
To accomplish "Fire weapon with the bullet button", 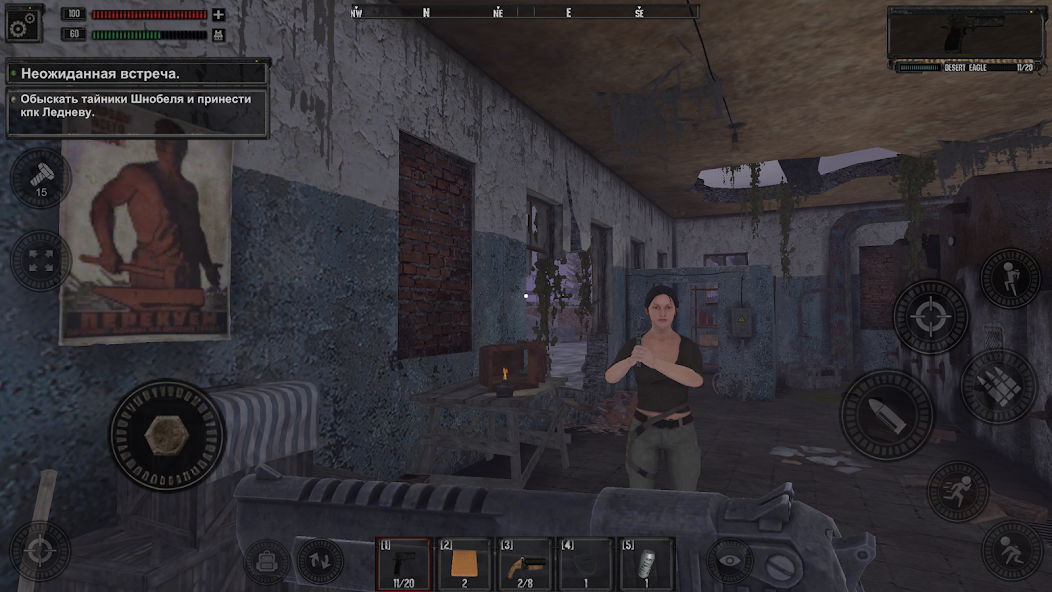I will pyautogui.click(x=886, y=415).
